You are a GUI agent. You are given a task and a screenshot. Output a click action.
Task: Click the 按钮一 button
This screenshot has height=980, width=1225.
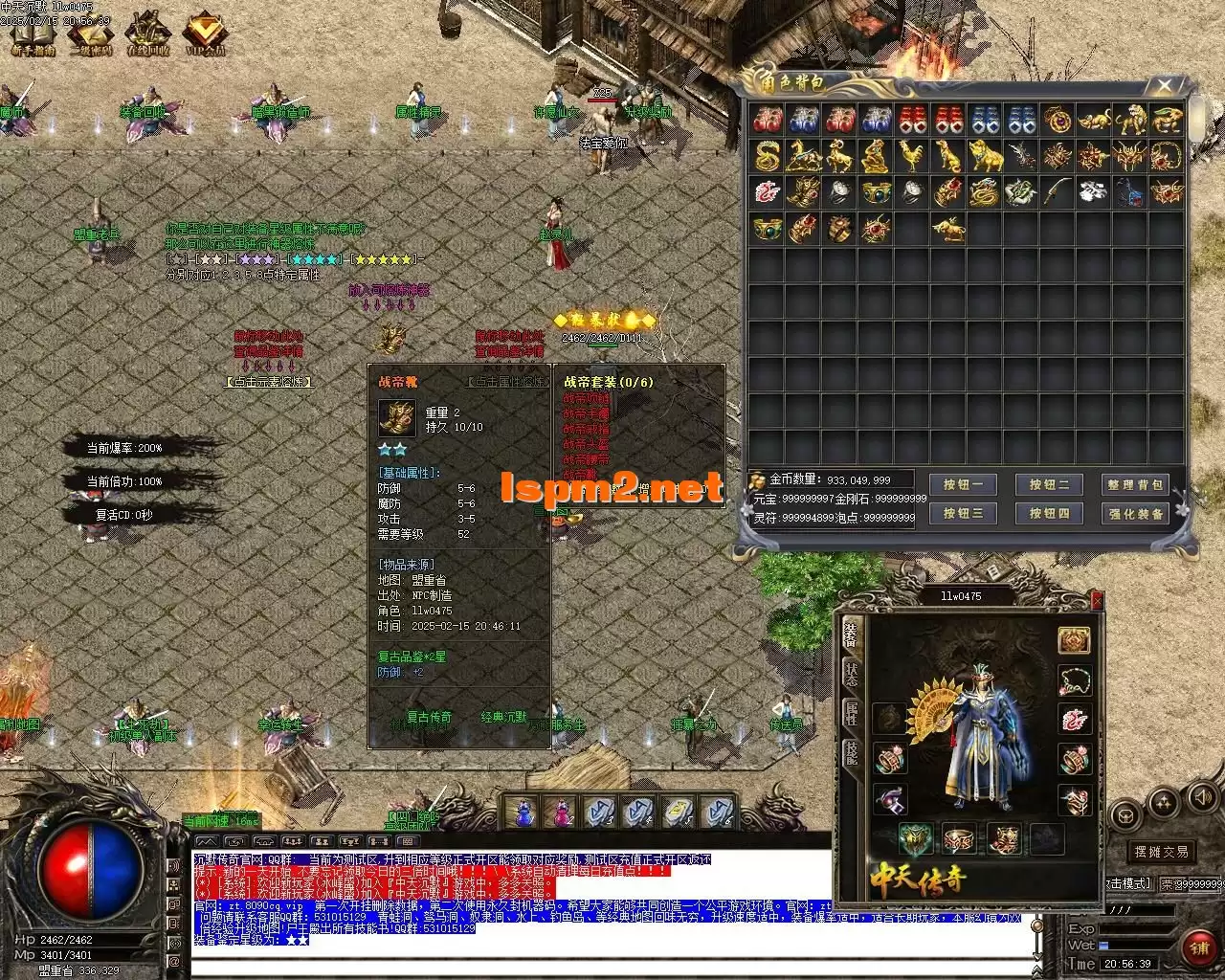[962, 485]
